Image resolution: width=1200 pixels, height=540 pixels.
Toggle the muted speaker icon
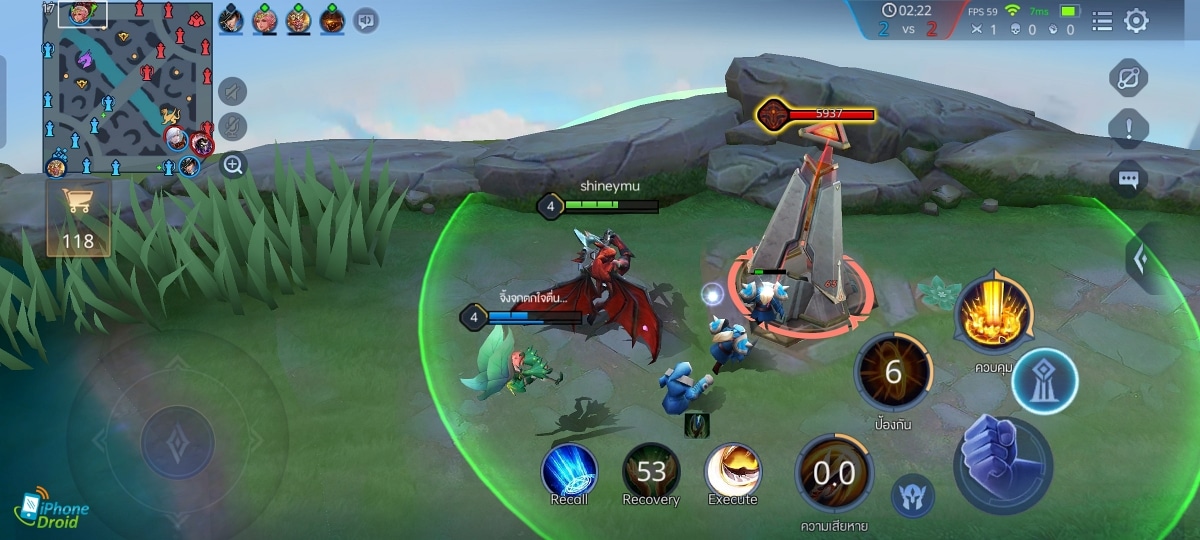[233, 93]
